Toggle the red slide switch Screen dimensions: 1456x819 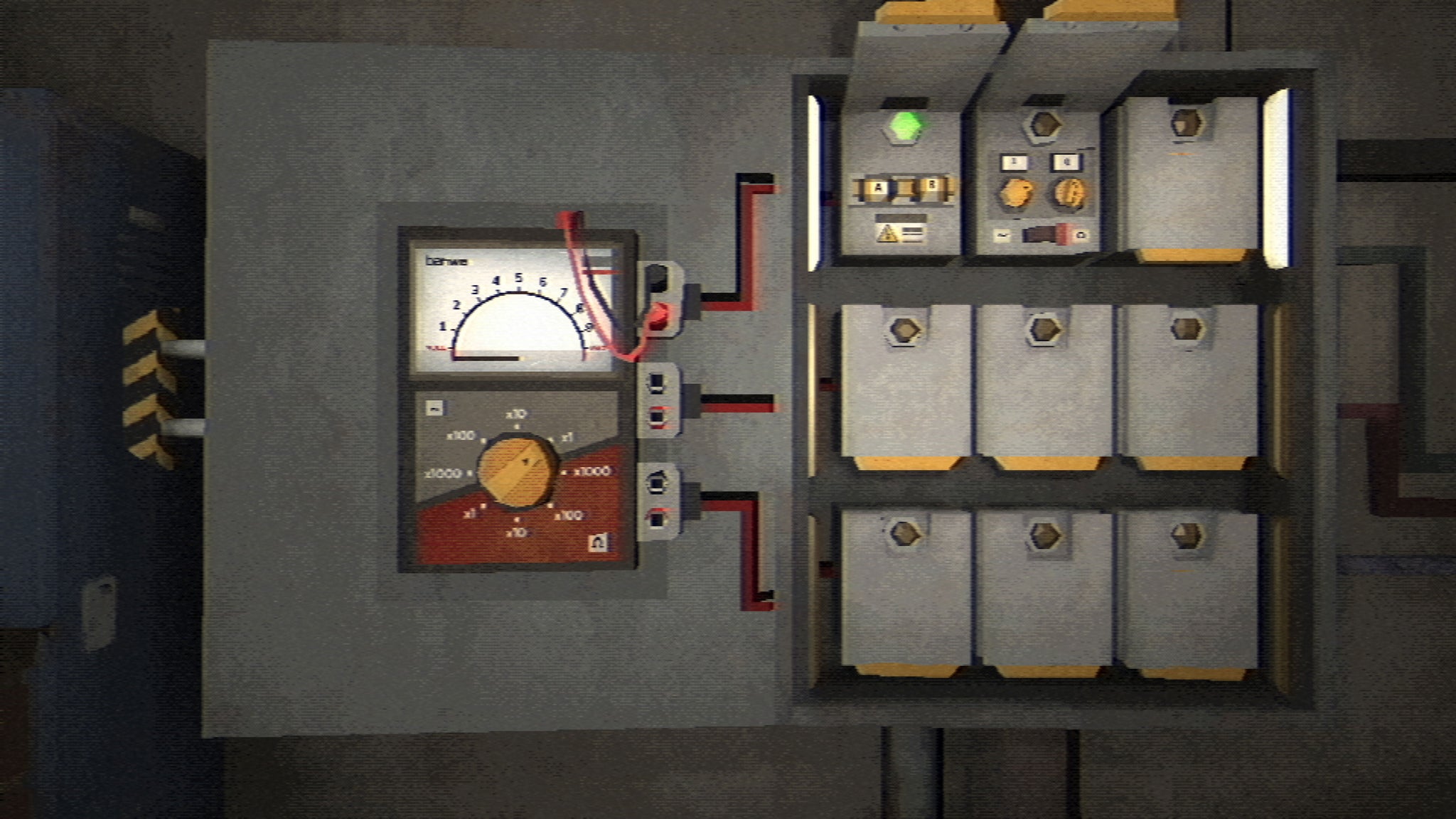tap(1045, 235)
